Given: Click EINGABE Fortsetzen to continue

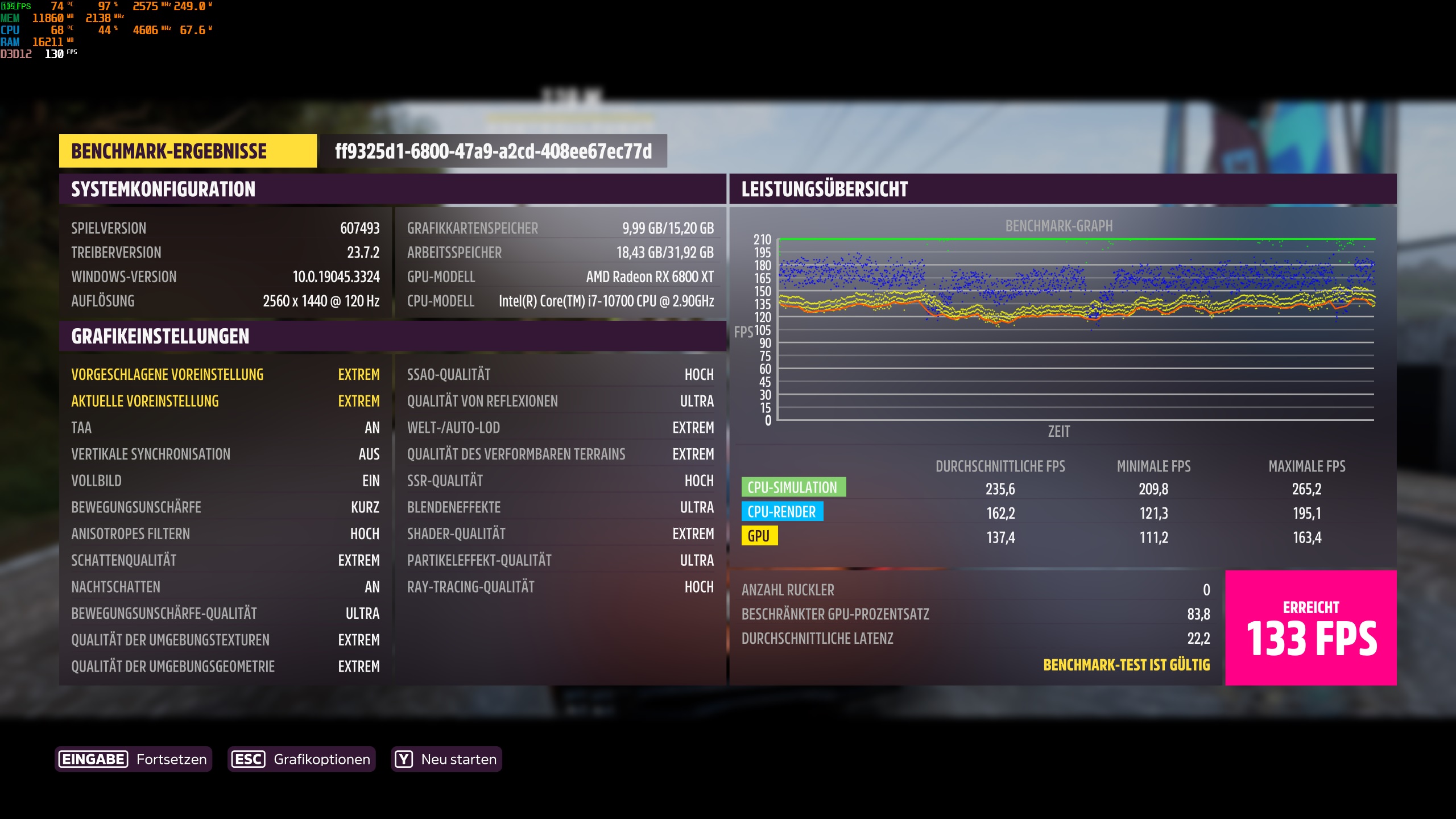Looking at the screenshot, I should (132, 759).
